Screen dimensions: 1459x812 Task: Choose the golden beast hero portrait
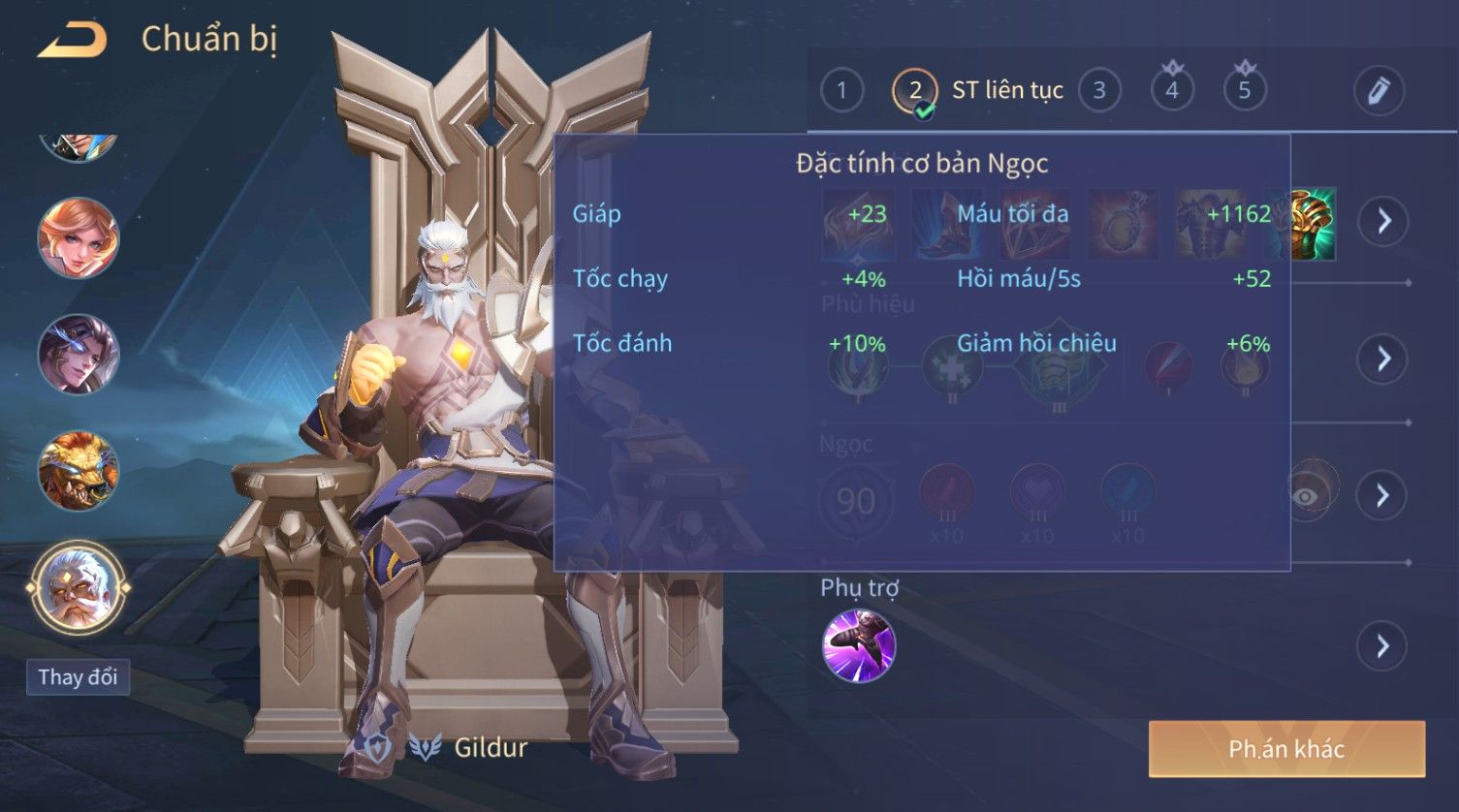[x=79, y=471]
